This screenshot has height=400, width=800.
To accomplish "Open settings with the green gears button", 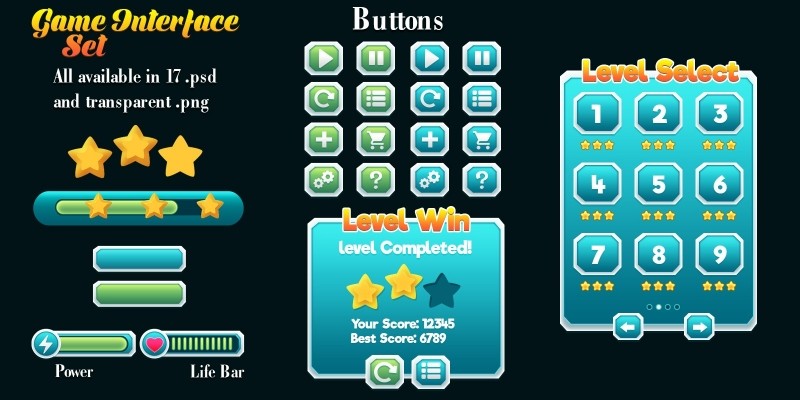I will (323, 180).
